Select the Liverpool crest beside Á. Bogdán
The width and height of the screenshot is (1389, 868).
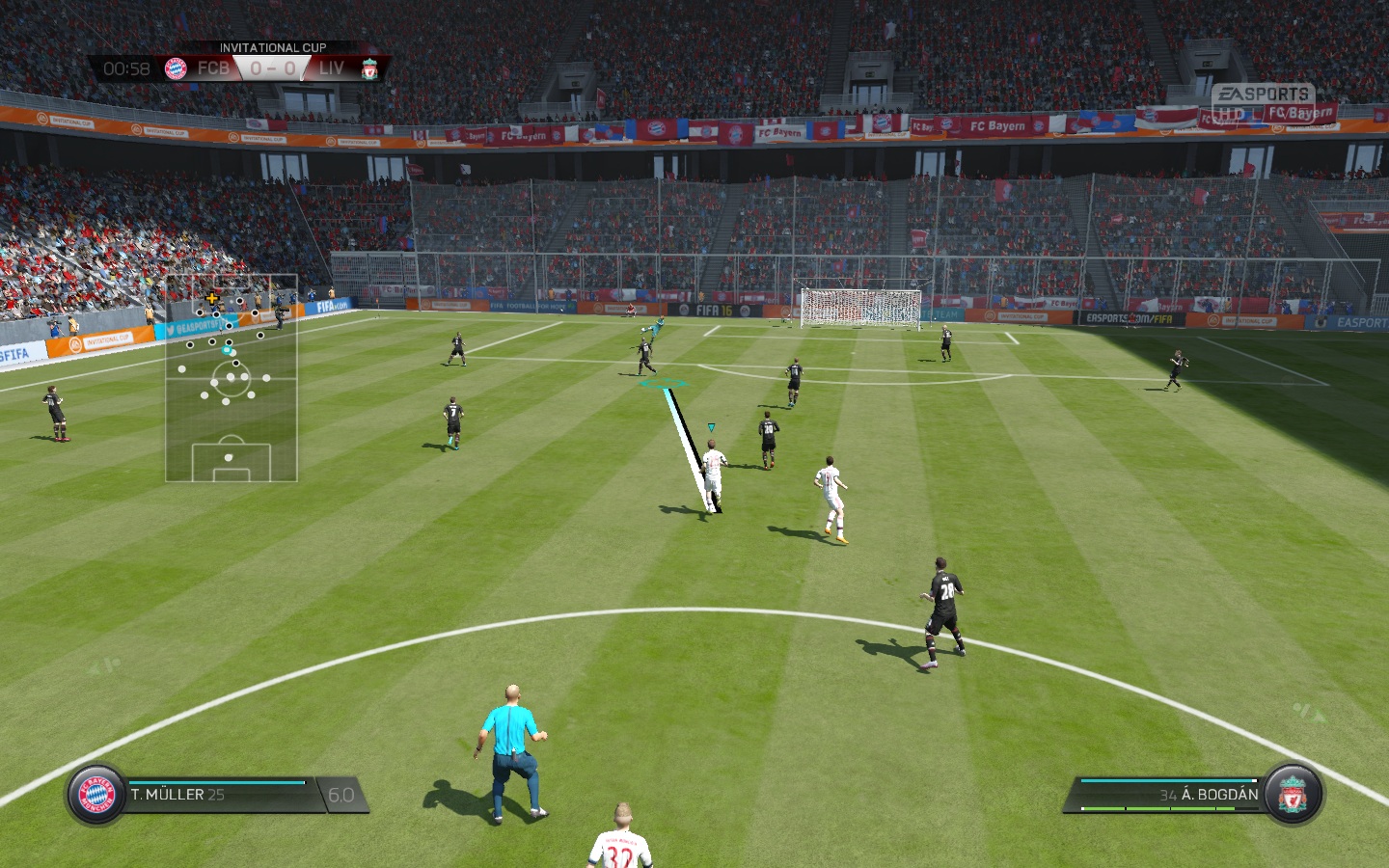(x=1293, y=795)
